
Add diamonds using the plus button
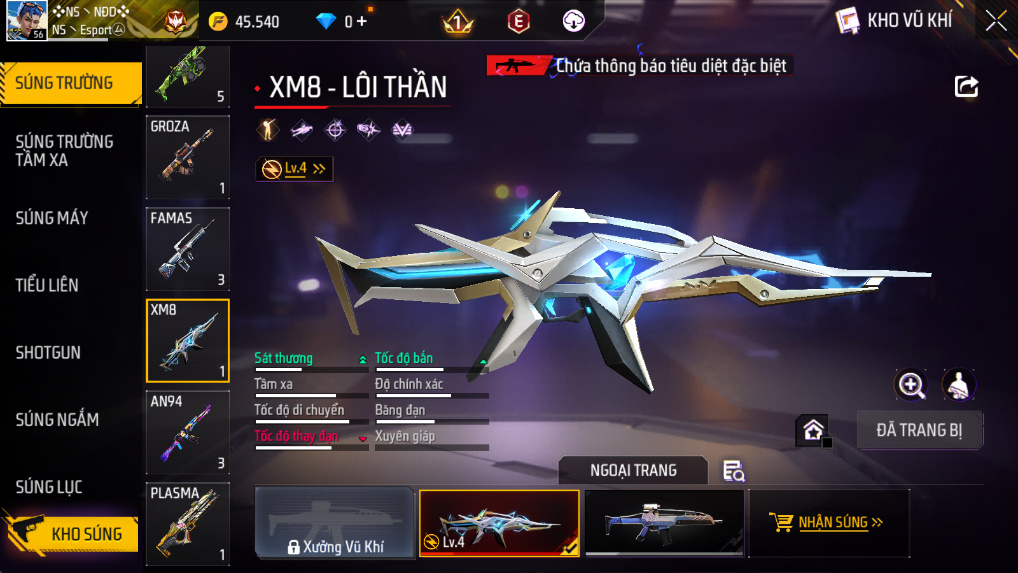click(361, 21)
